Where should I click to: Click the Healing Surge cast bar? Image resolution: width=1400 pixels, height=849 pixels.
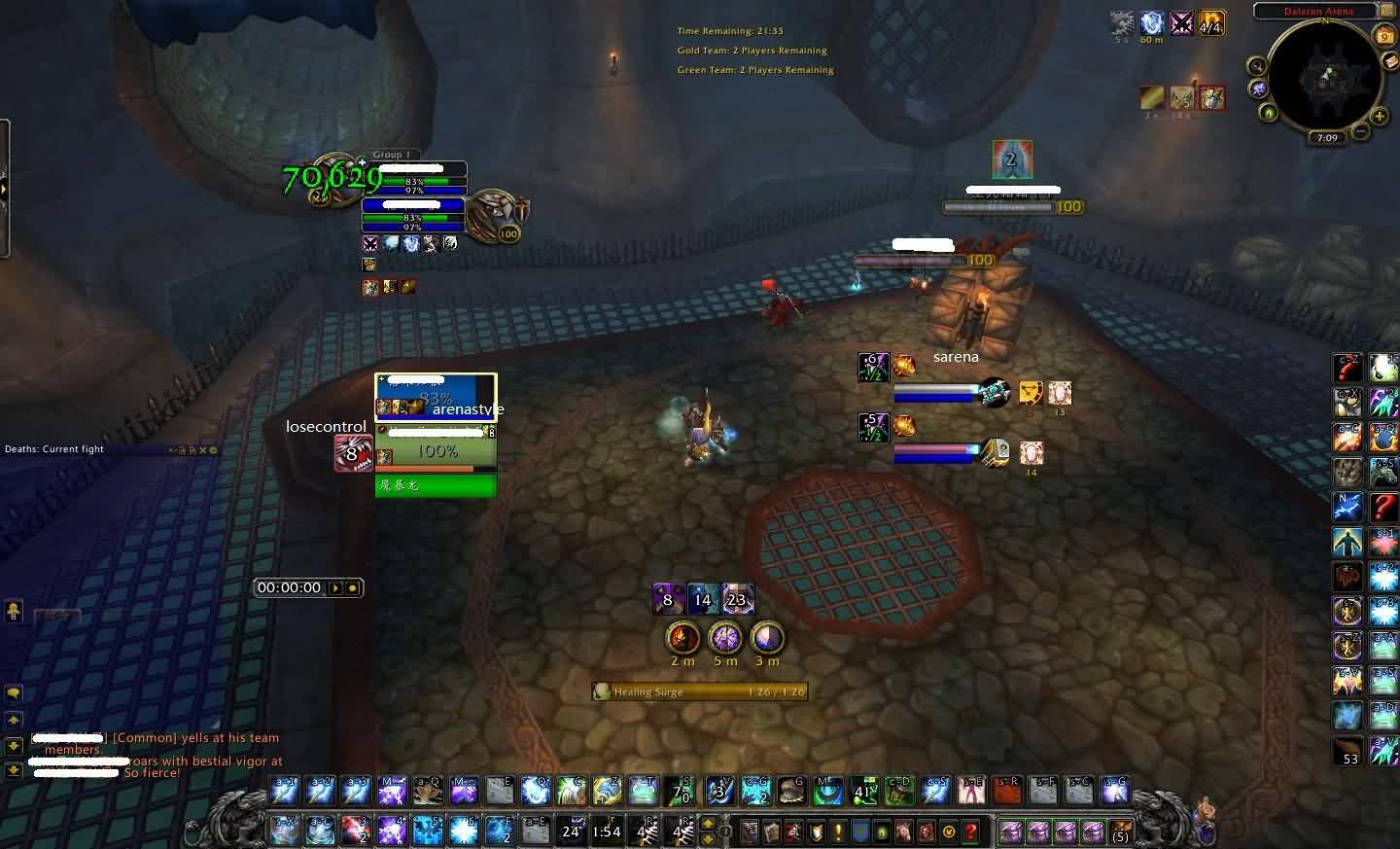coord(700,691)
